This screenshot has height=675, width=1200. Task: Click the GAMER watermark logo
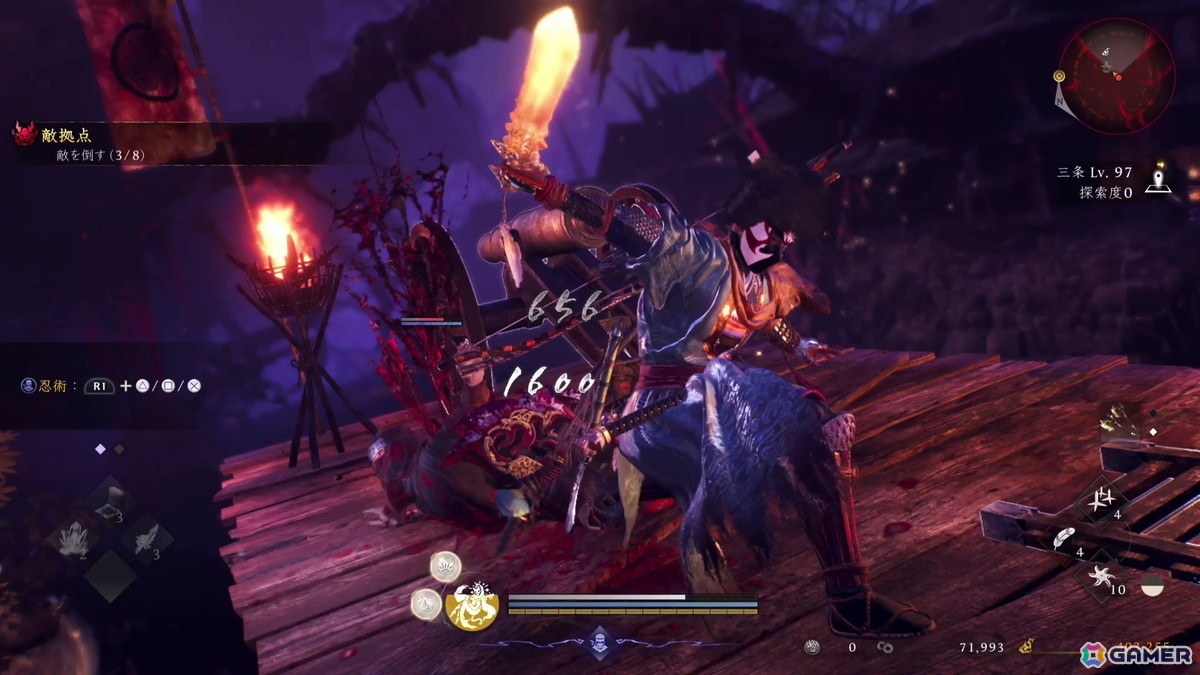(x=1136, y=653)
